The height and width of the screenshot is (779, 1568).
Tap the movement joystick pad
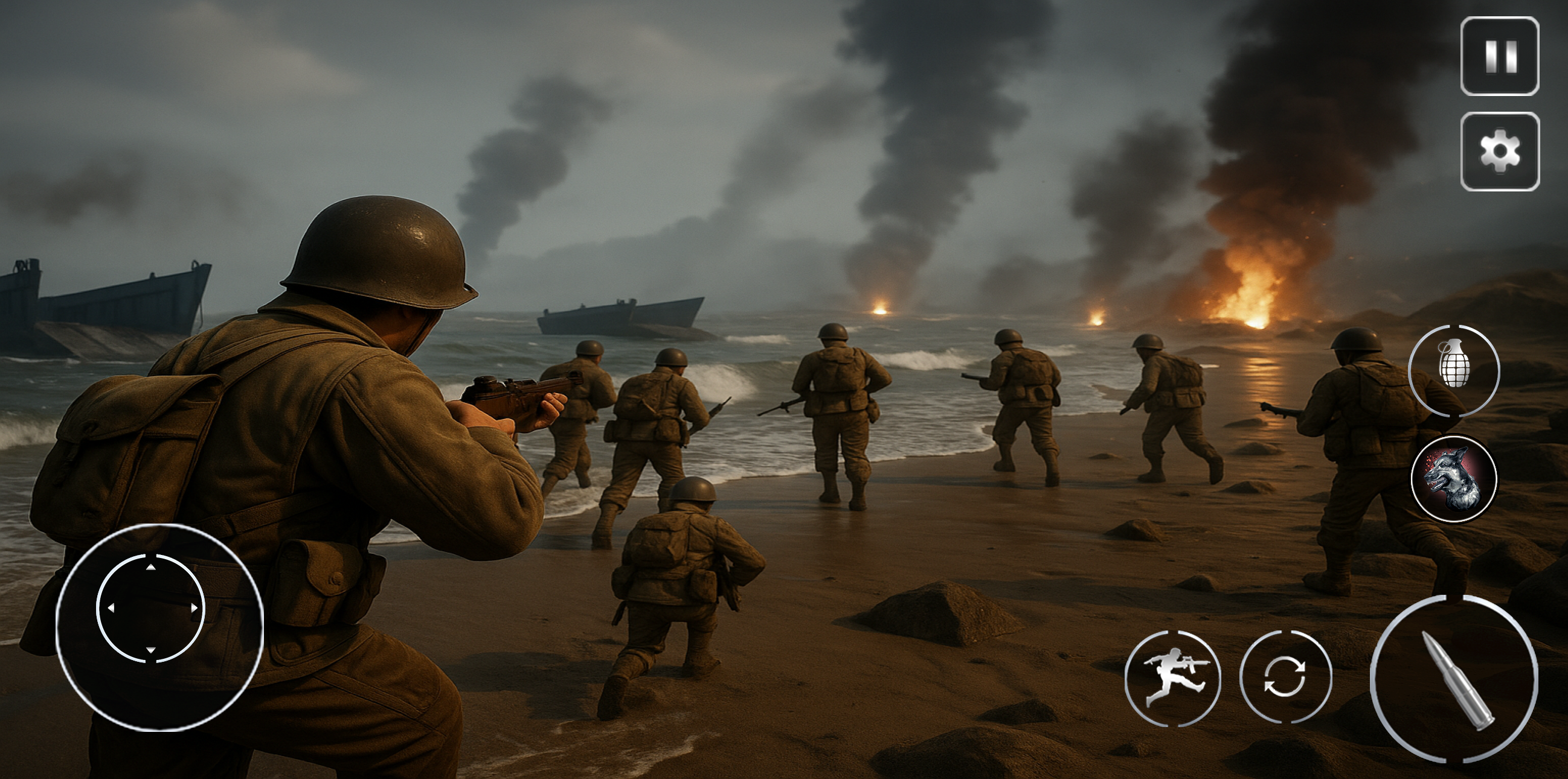[152, 608]
